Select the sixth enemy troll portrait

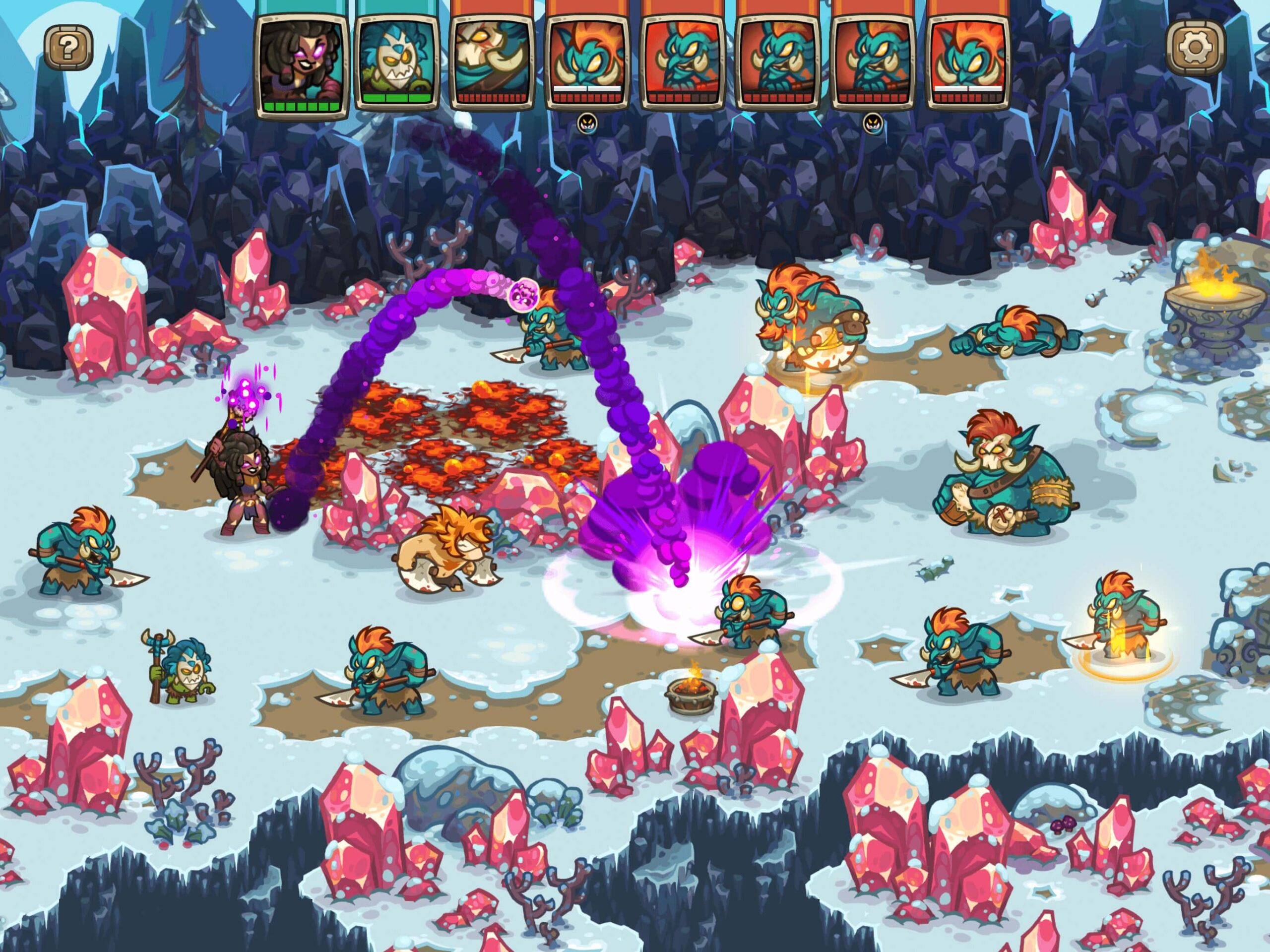tap(777, 61)
